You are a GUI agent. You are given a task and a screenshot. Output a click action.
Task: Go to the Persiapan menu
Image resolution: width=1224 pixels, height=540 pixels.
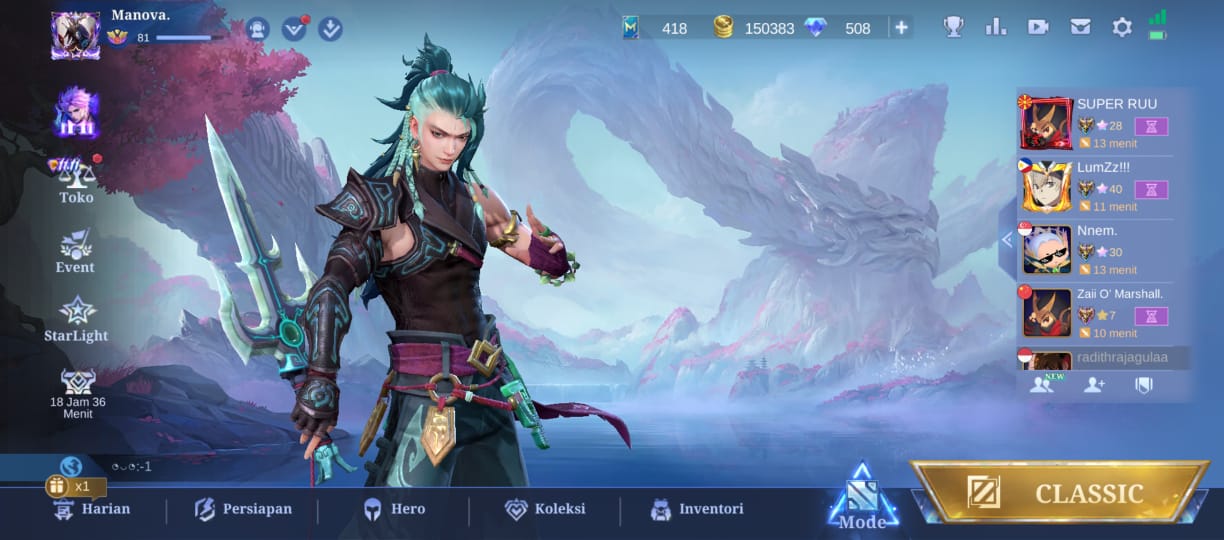[243, 509]
